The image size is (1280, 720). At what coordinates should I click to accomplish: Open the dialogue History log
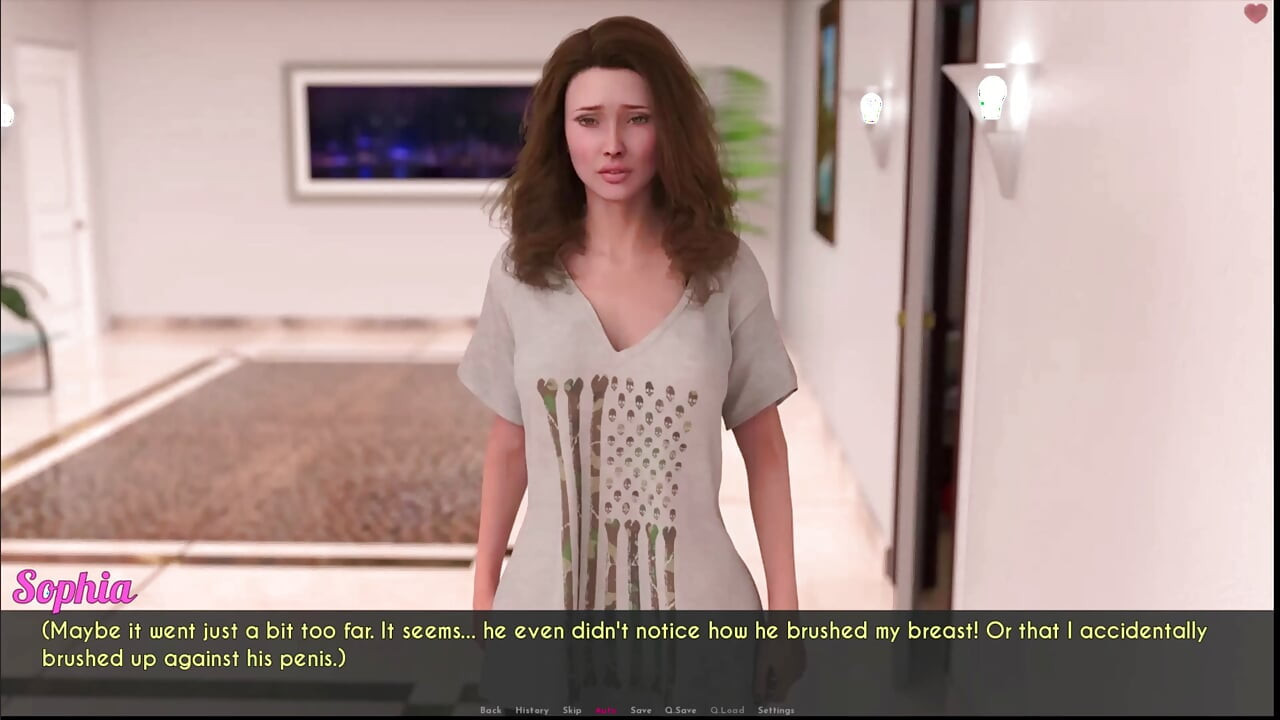coord(532,710)
